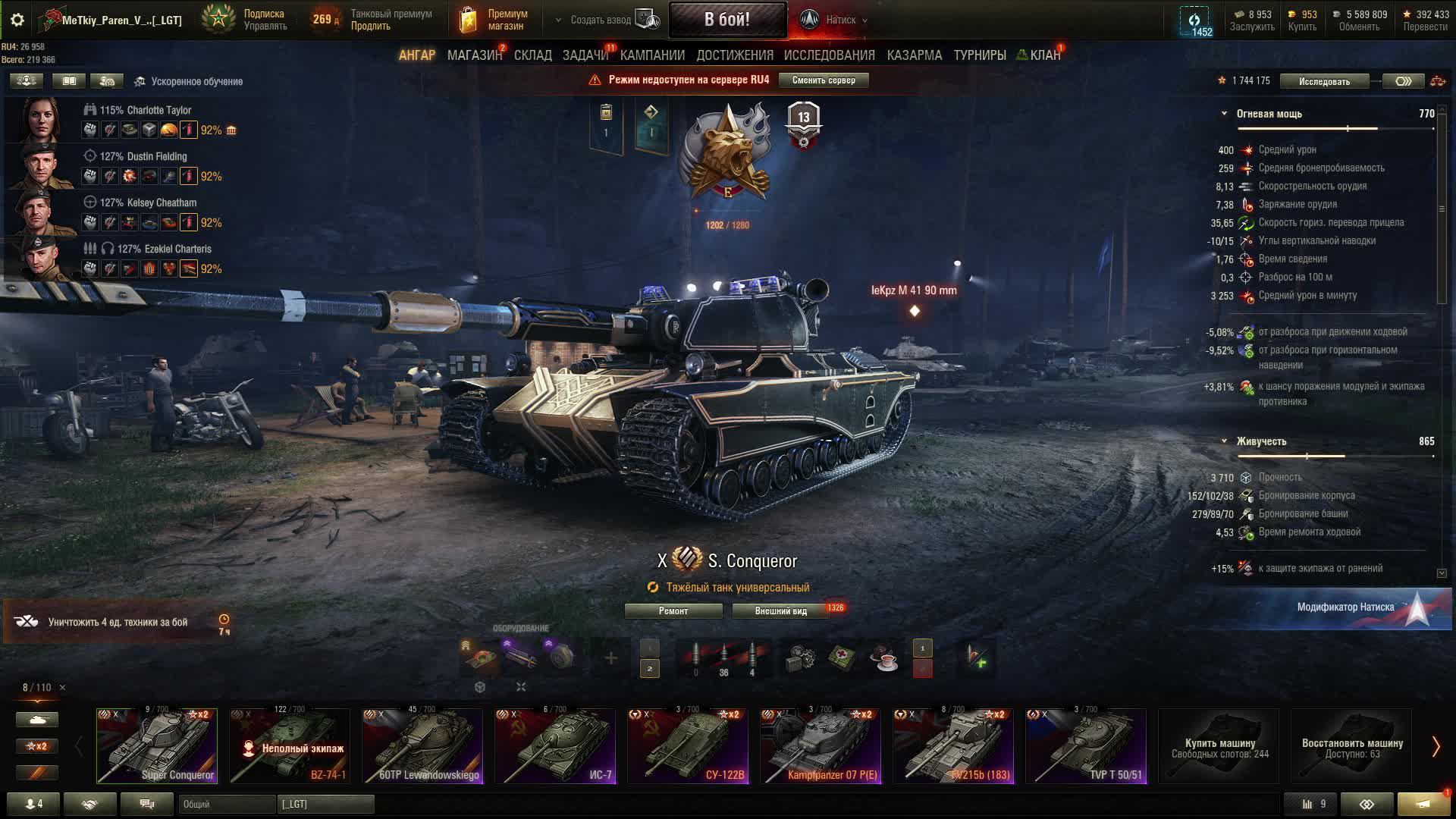This screenshot has width=1456, height=819.
Task: Open the СКЛАД tab
Action: coord(532,55)
